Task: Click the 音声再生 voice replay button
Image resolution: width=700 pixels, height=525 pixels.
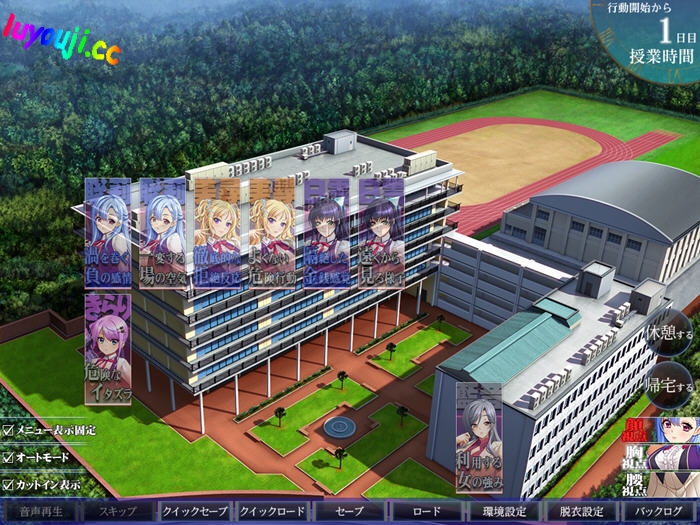Action: [41, 511]
